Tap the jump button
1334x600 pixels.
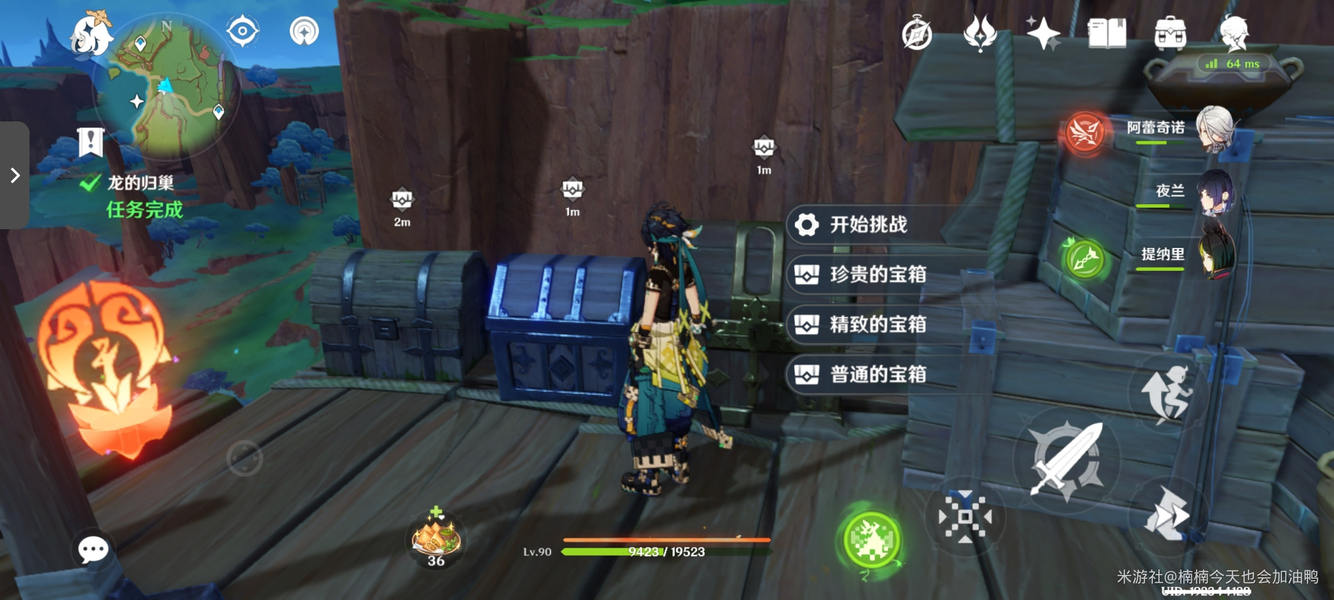(x=1166, y=391)
